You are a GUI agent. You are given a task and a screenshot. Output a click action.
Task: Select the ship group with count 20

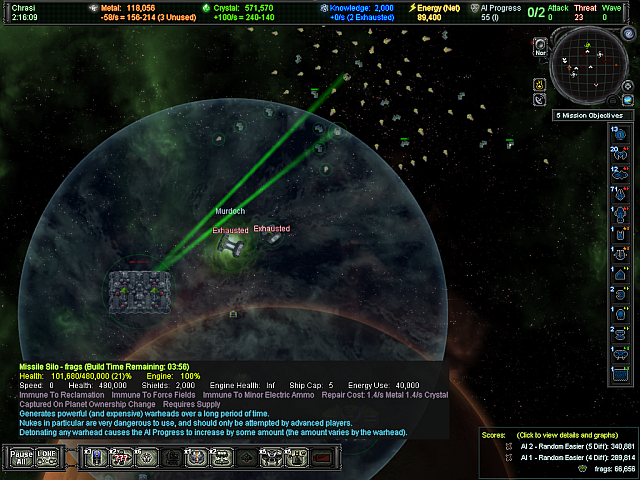tap(619, 153)
